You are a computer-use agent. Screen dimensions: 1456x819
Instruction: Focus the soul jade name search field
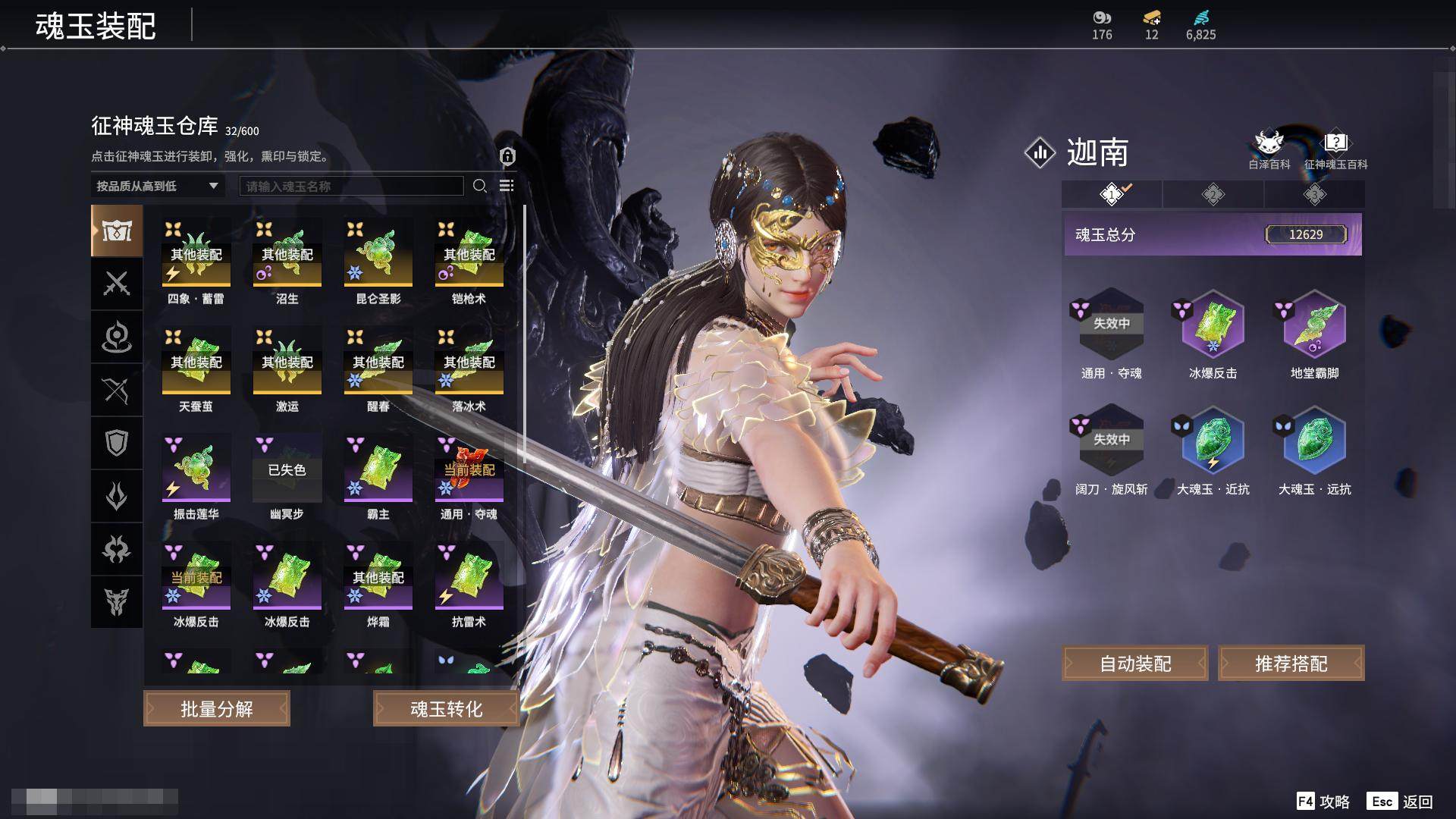coord(351,186)
